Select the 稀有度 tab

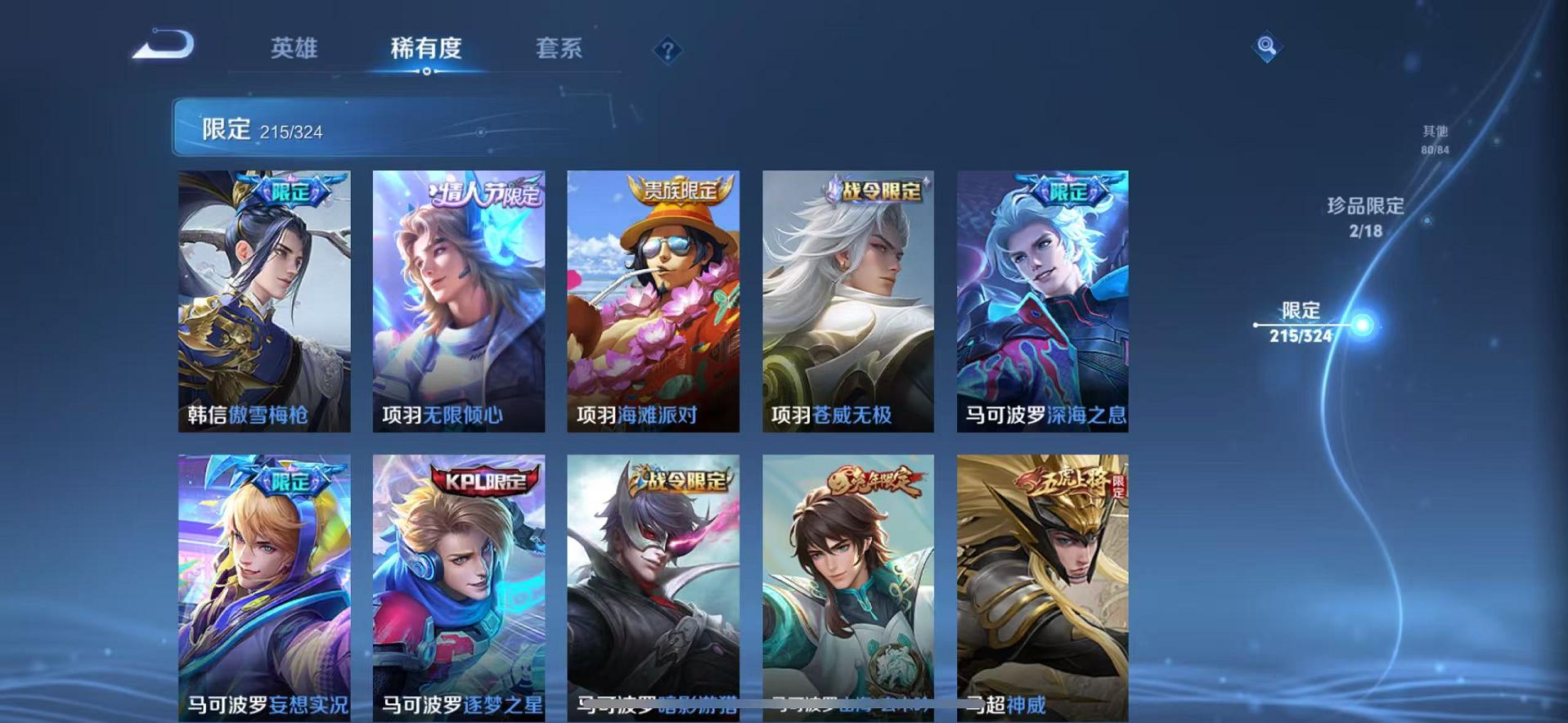[x=425, y=49]
